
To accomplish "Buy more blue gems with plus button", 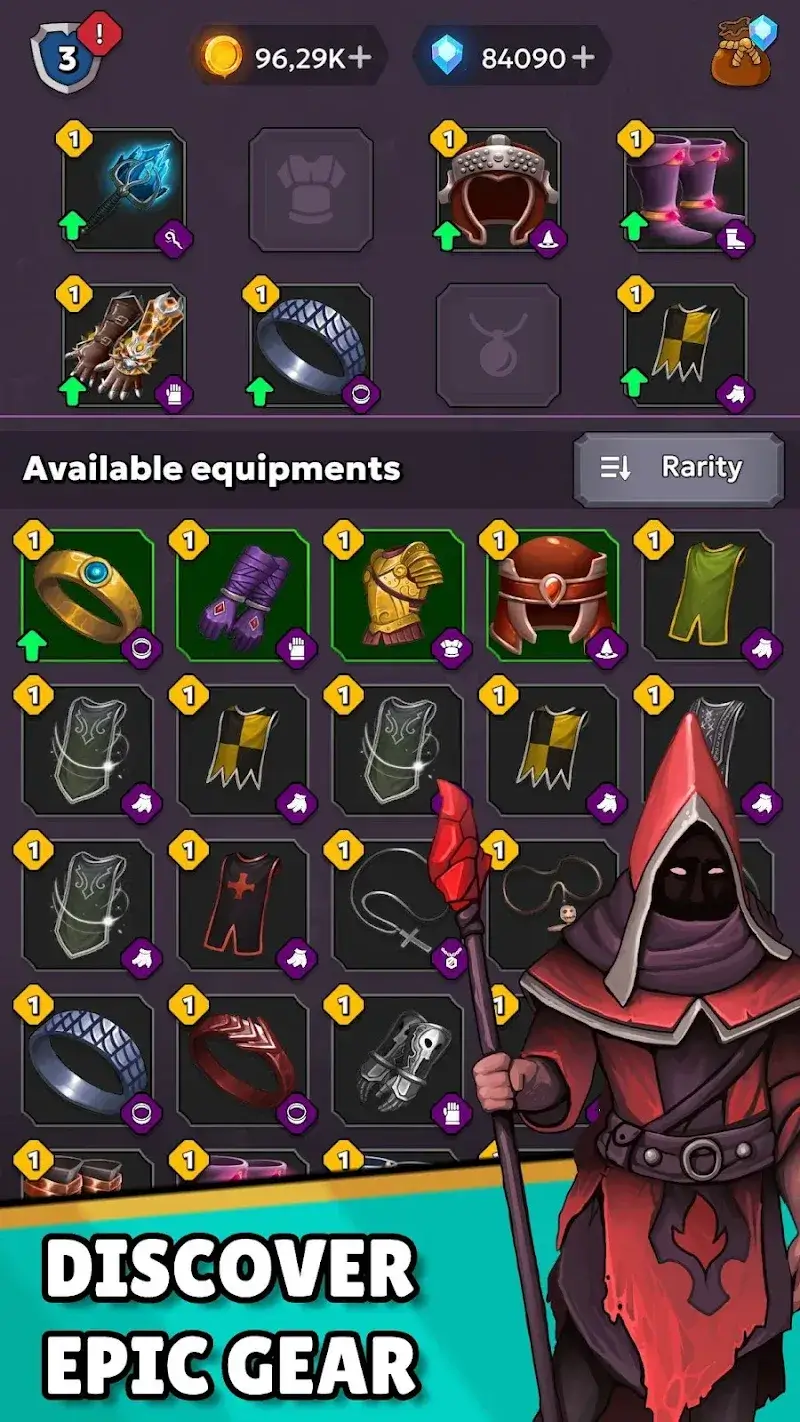I will point(583,57).
